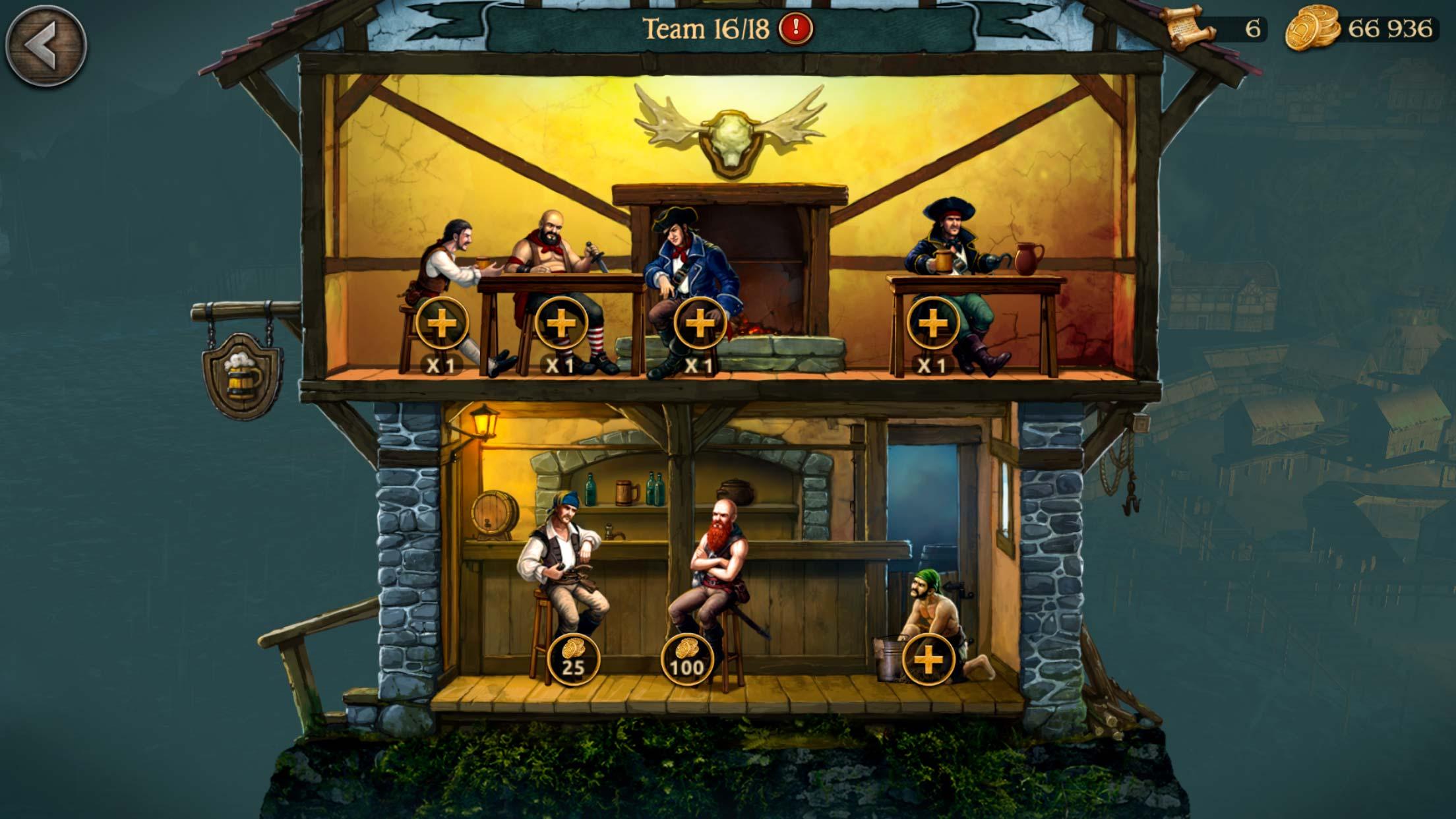Hire the blue-coated captain by the fireplace
The width and height of the screenshot is (1456, 819).
tap(700, 324)
